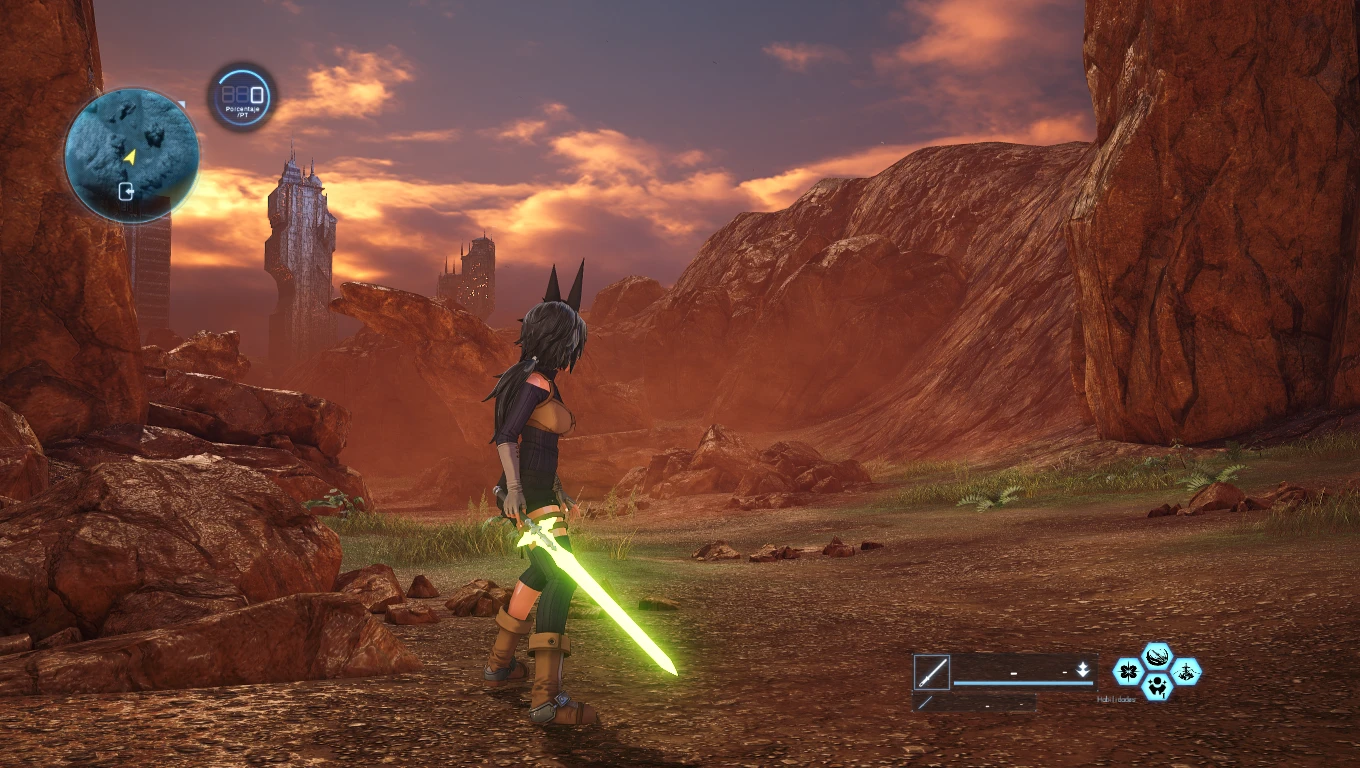The width and height of the screenshot is (1360, 768).
Task: Select the primary photon sword weapon slot
Action: pos(931,672)
